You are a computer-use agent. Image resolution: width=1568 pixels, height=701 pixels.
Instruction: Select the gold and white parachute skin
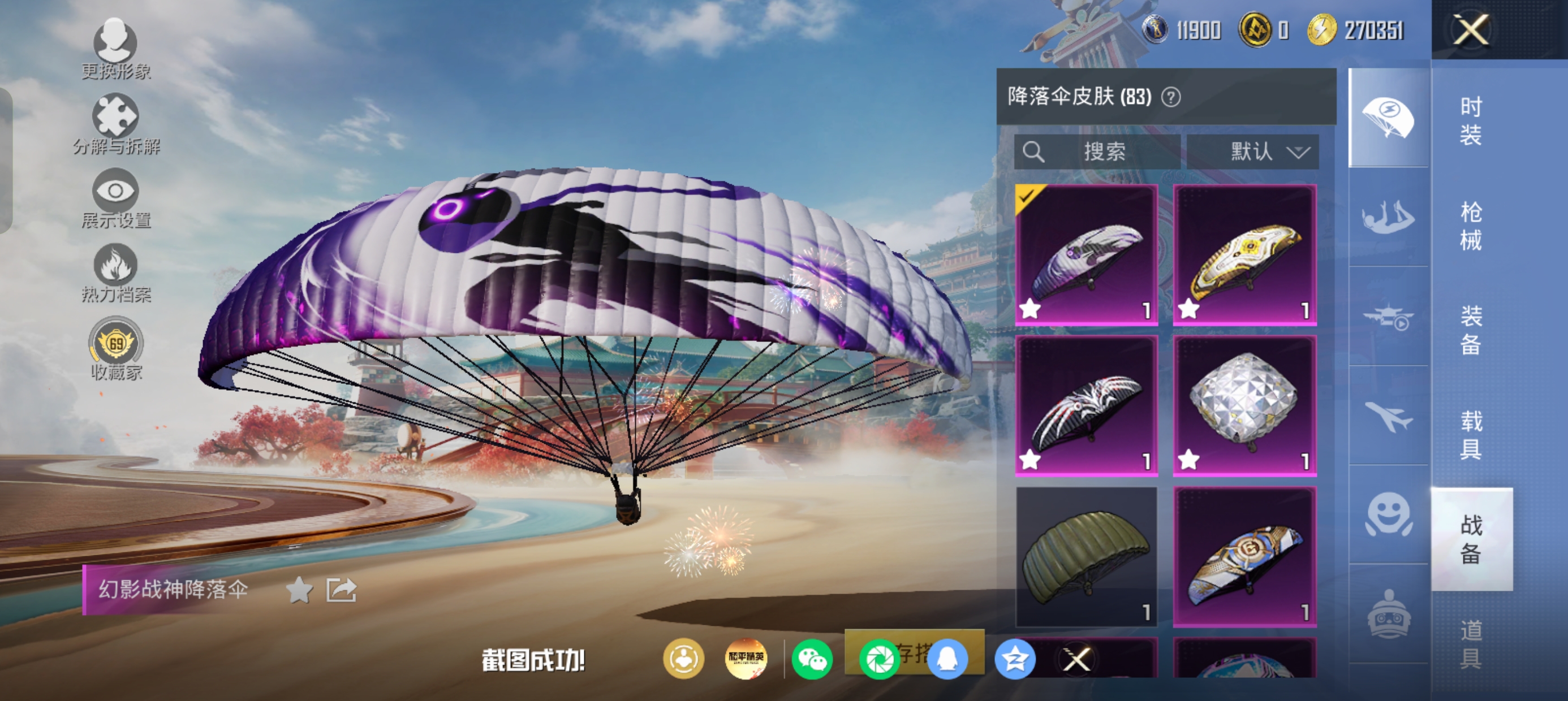1245,255
